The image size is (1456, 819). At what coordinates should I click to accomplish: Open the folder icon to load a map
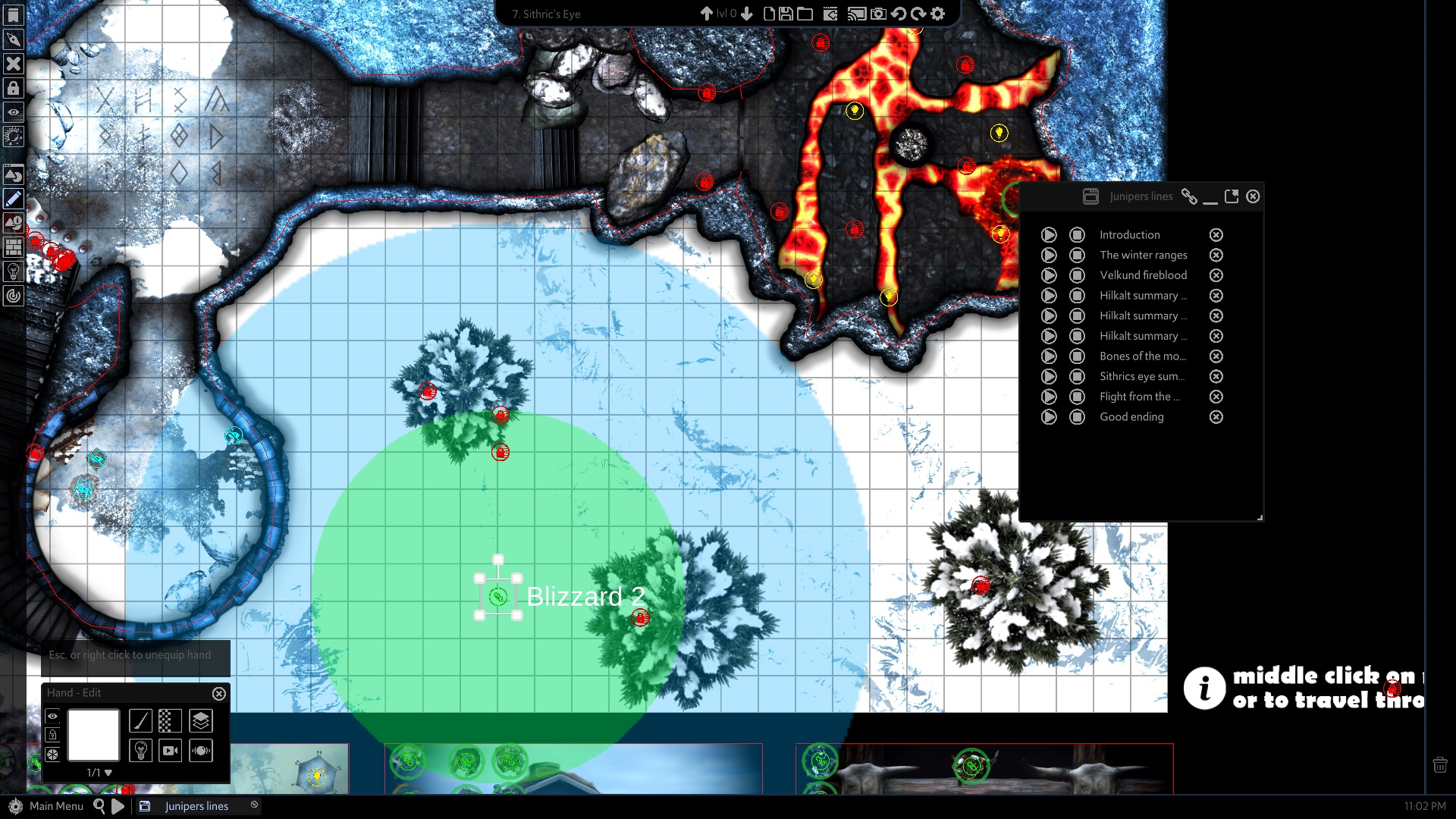pos(805,14)
